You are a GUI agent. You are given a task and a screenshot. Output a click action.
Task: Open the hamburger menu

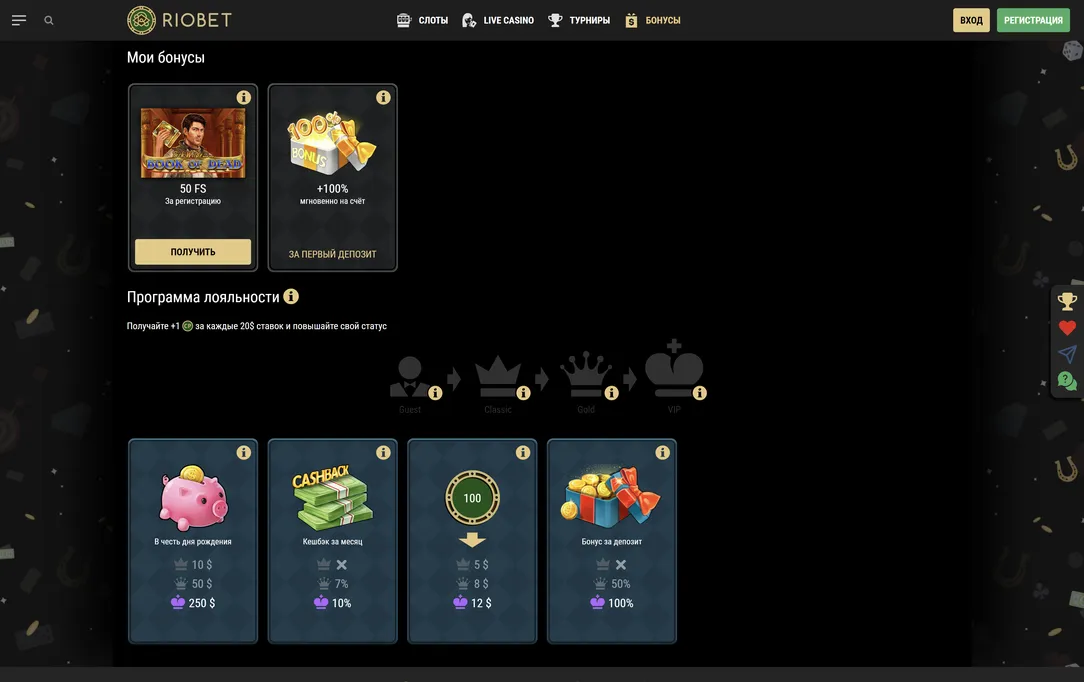click(x=19, y=20)
